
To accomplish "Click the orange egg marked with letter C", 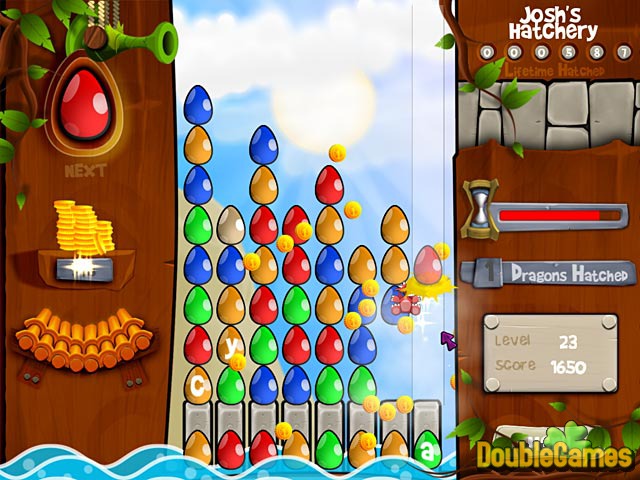I will [x=198, y=384].
